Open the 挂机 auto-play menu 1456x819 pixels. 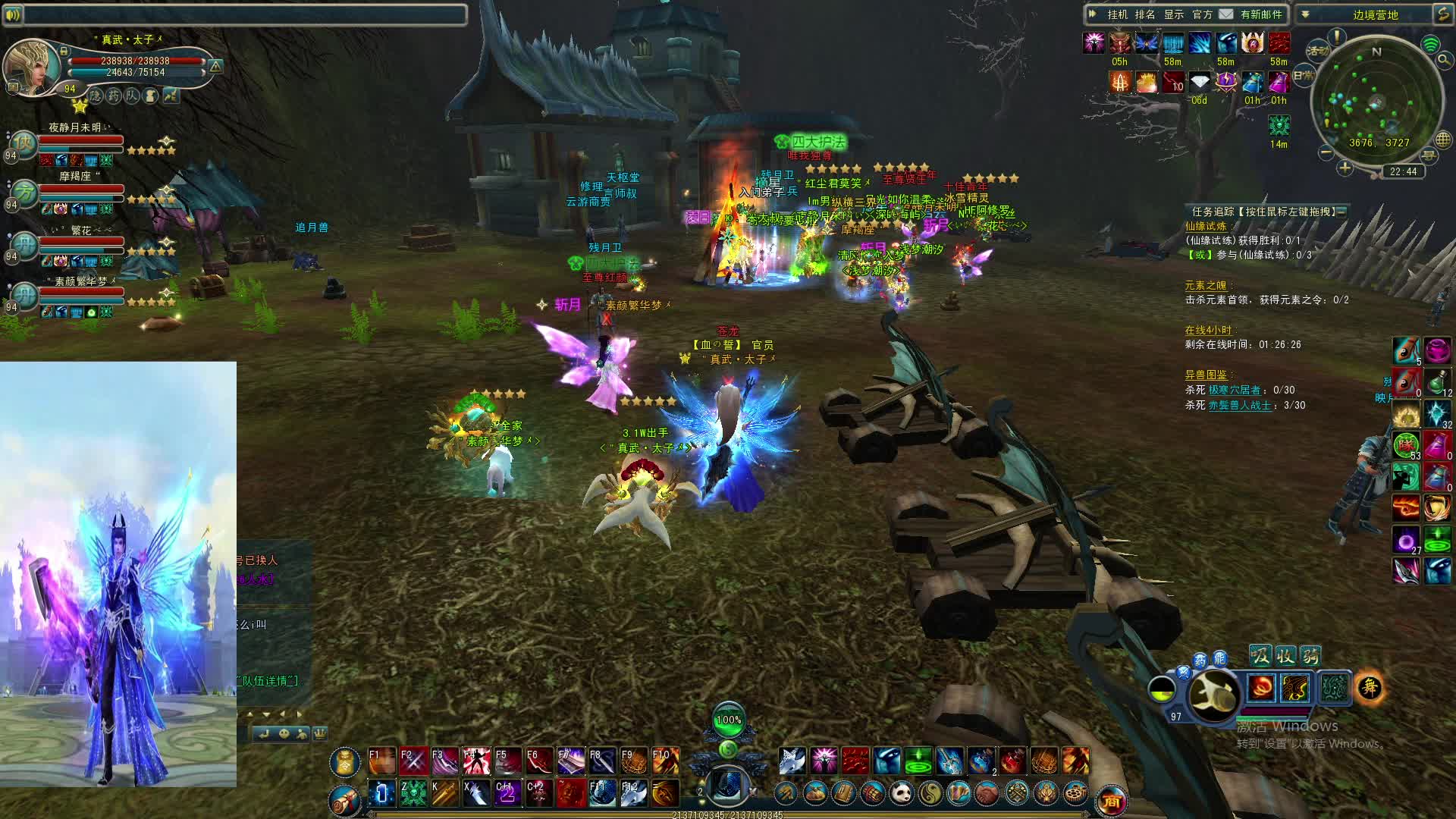click(x=1117, y=14)
